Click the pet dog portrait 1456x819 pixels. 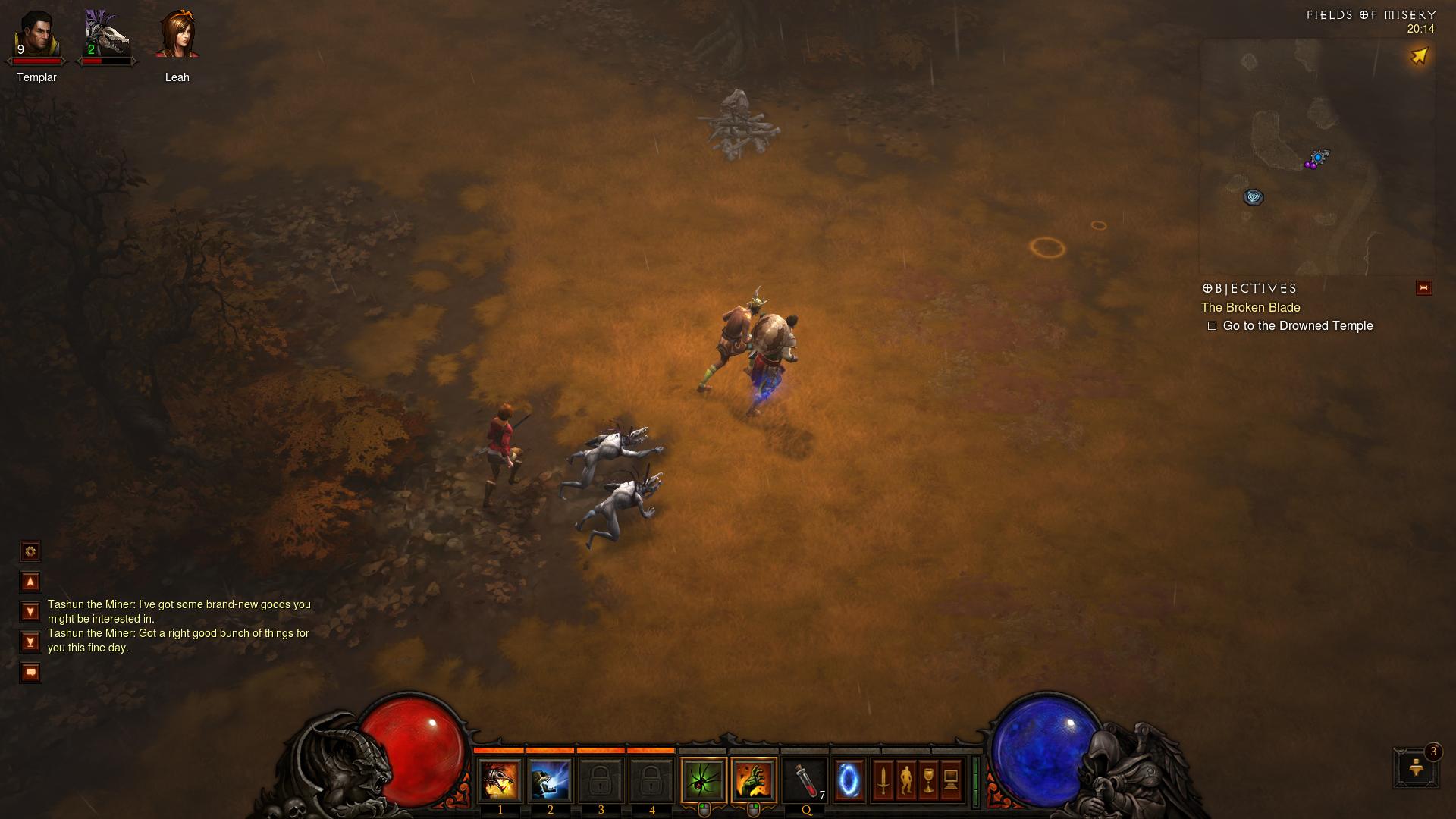[106, 36]
